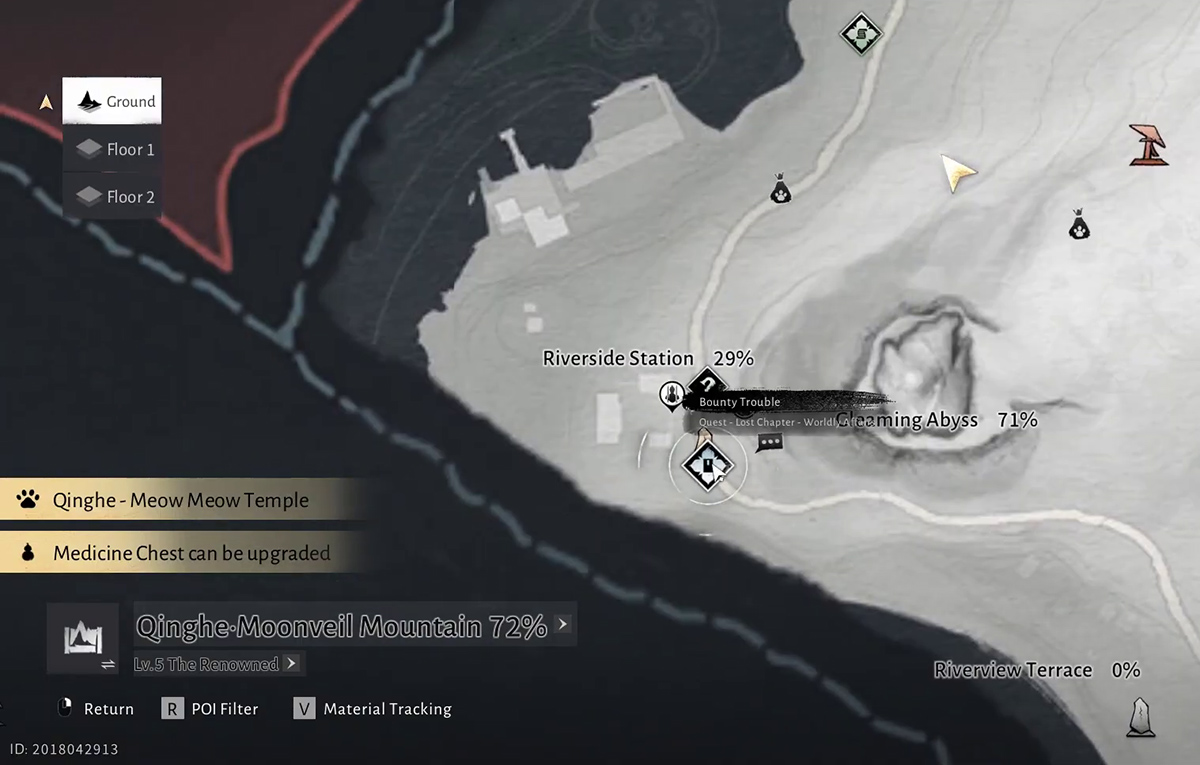Select the Bounty Trouble quest marker
This screenshot has height=765, width=1200.
(x=708, y=383)
